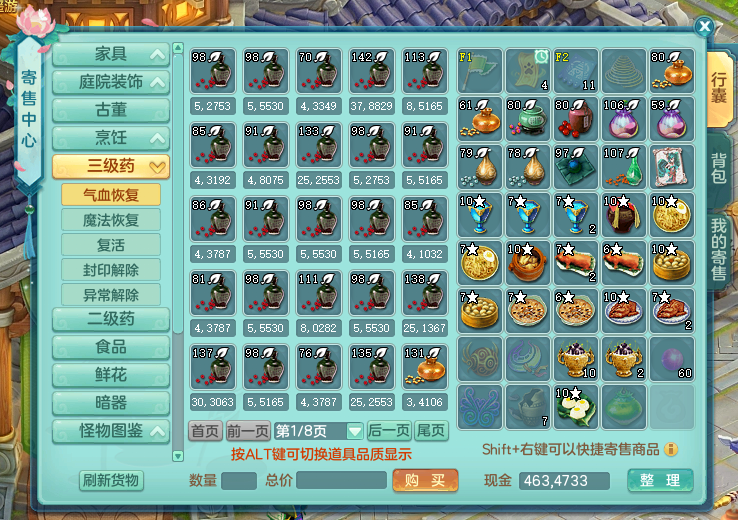Click the 购买 purchase button

point(425,480)
